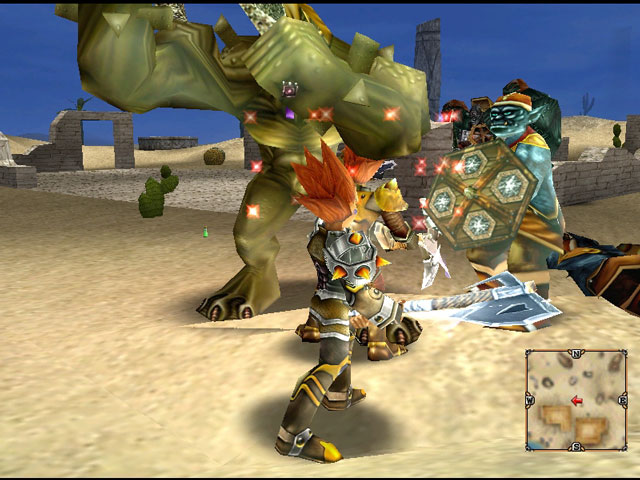Click the W compass marker on minimap

pyautogui.click(x=529, y=400)
